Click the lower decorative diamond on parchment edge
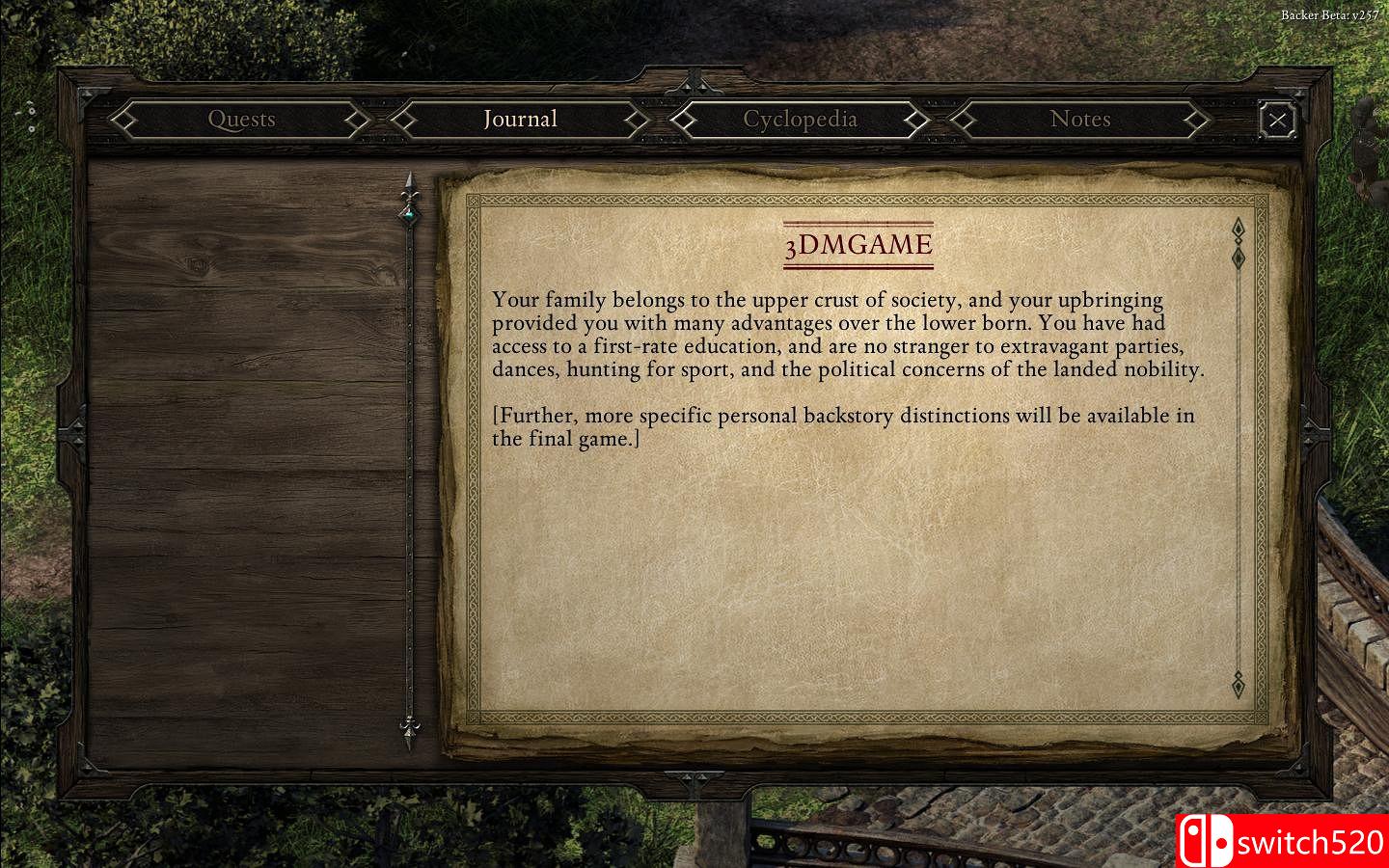This screenshot has height=868, width=1389. tap(1238, 685)
